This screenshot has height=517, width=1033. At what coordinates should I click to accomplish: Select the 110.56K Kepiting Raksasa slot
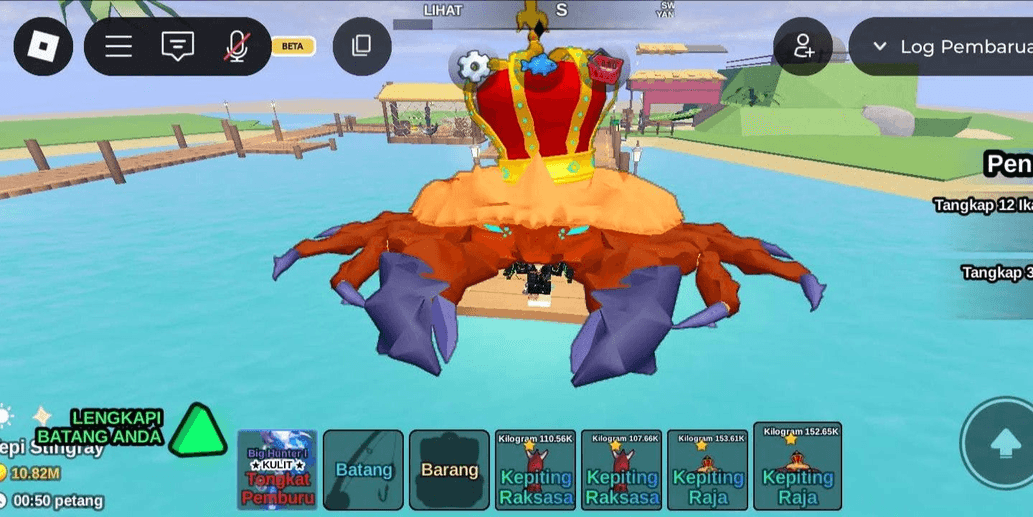click(x=536, y=470)
